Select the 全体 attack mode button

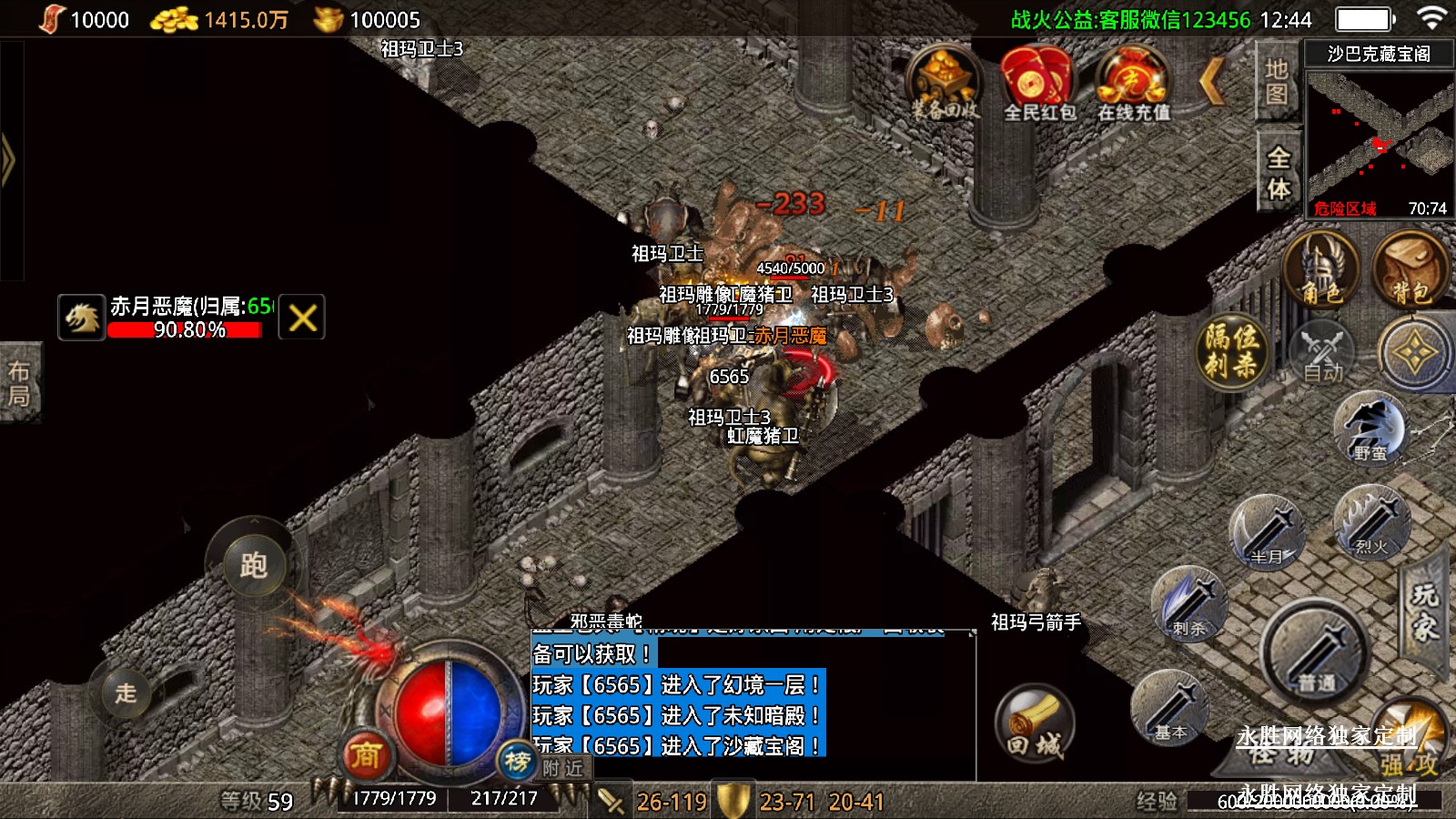coord(1279,172)
